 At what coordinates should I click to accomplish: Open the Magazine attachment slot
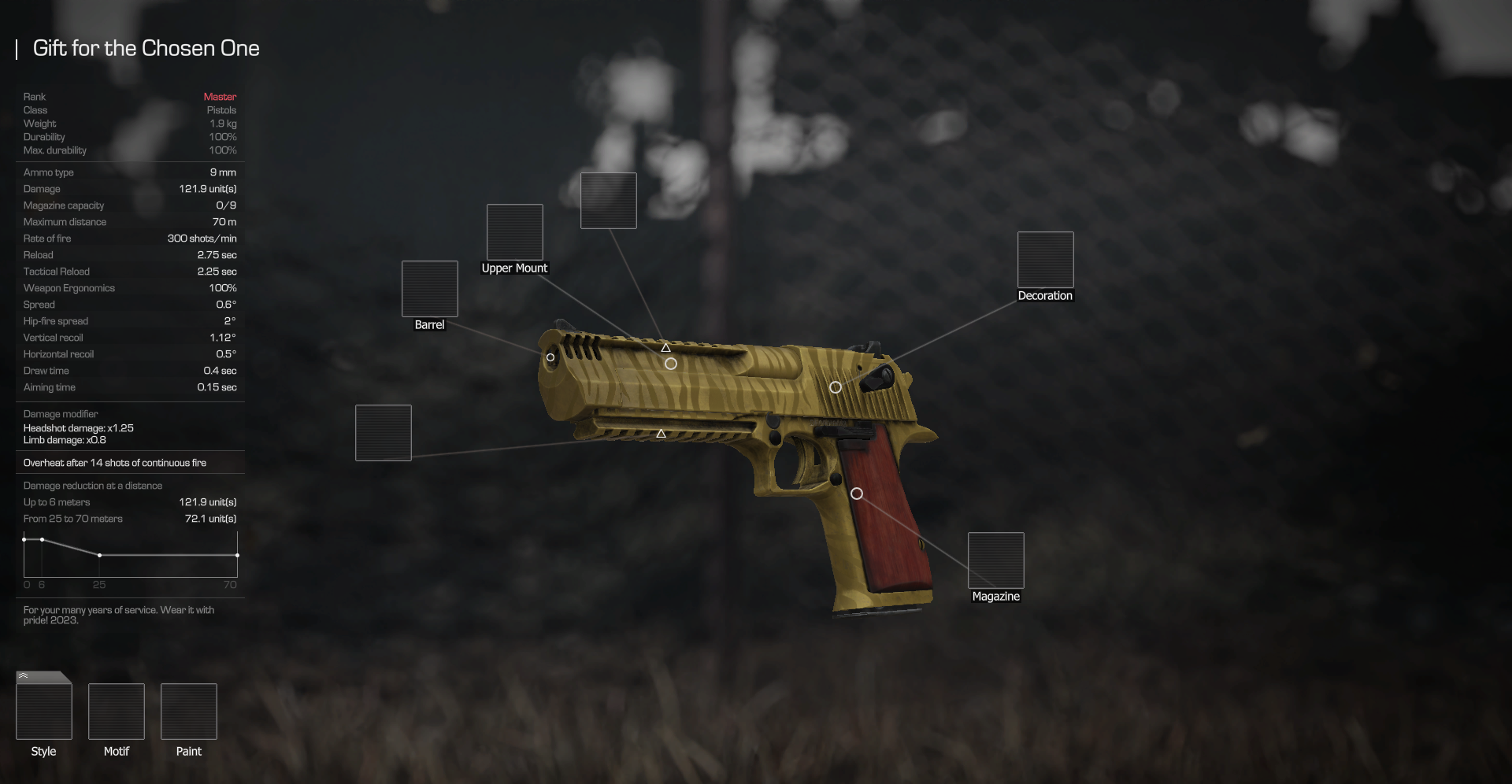coord(995,560)
